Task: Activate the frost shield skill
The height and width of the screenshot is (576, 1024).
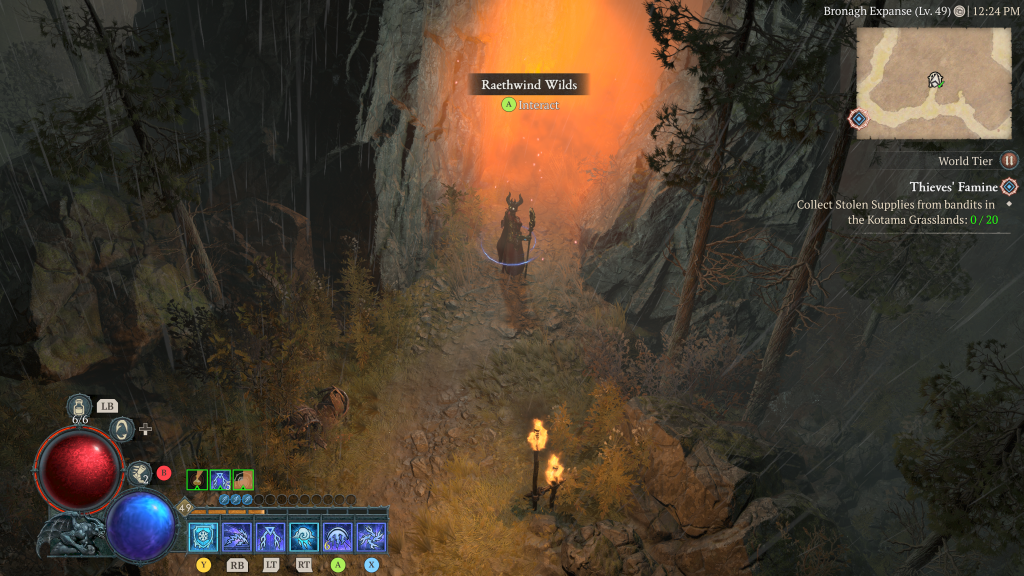Action: pyautogui.click(x=204, y=537)
